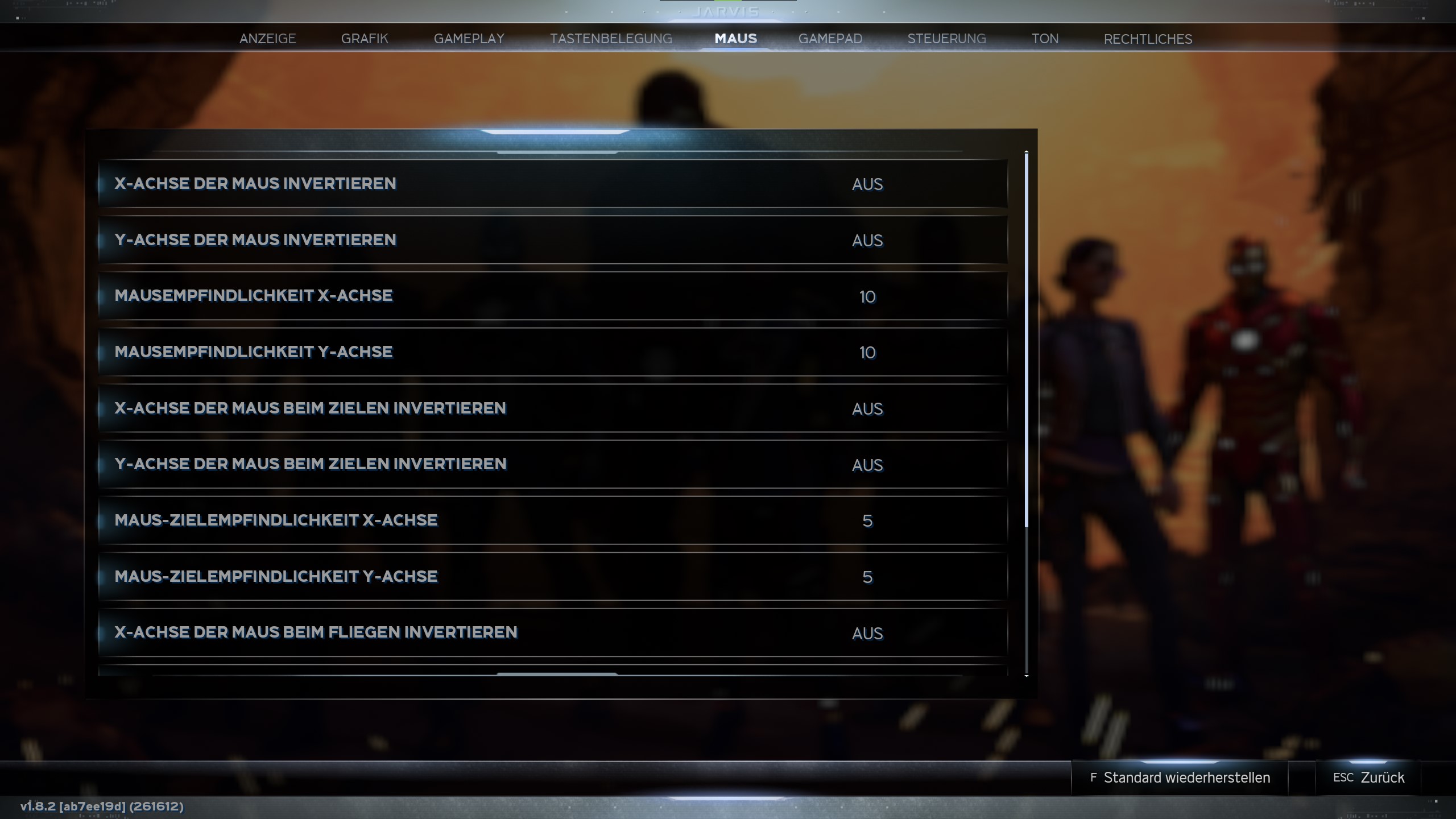This screenshot has height=819, width=1456.
Task: Select the Gameplay tab
Action: point(469,39)
